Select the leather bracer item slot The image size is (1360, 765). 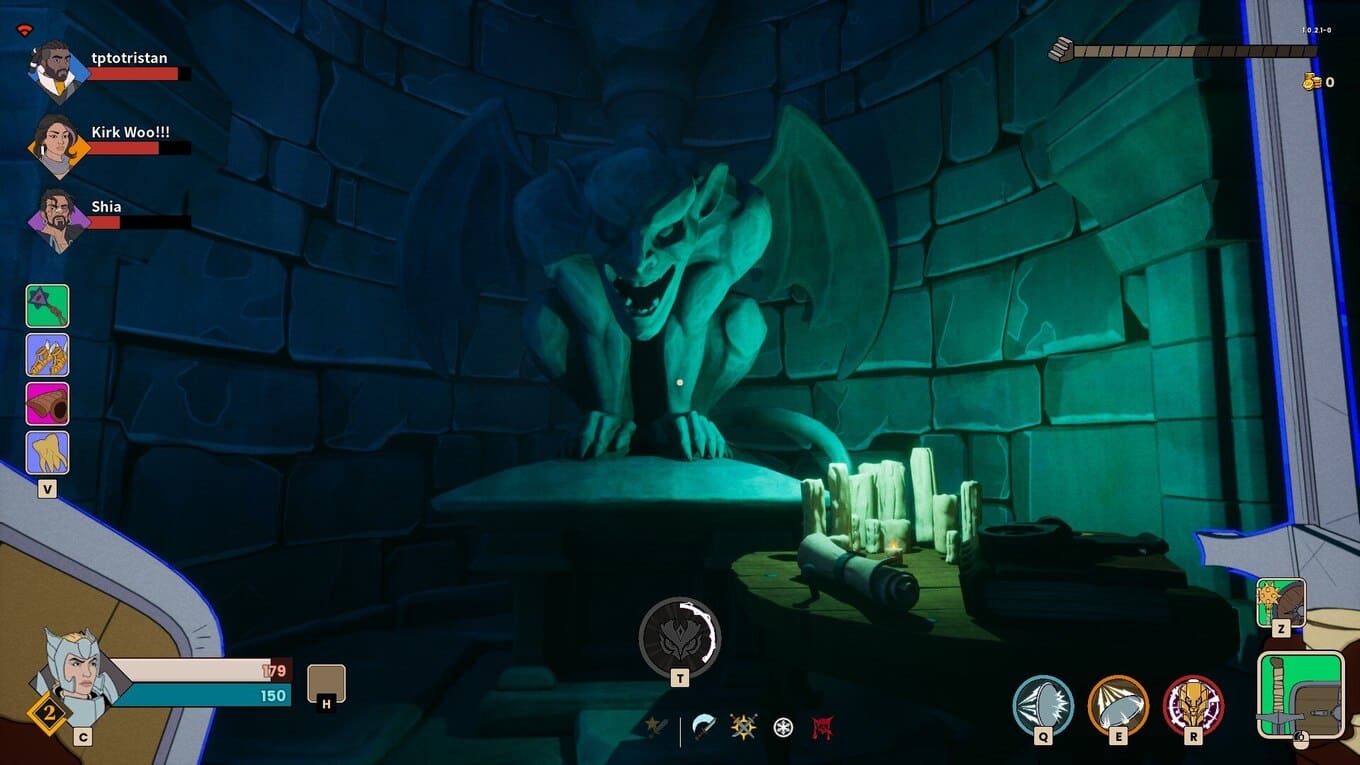pos(47,404)
